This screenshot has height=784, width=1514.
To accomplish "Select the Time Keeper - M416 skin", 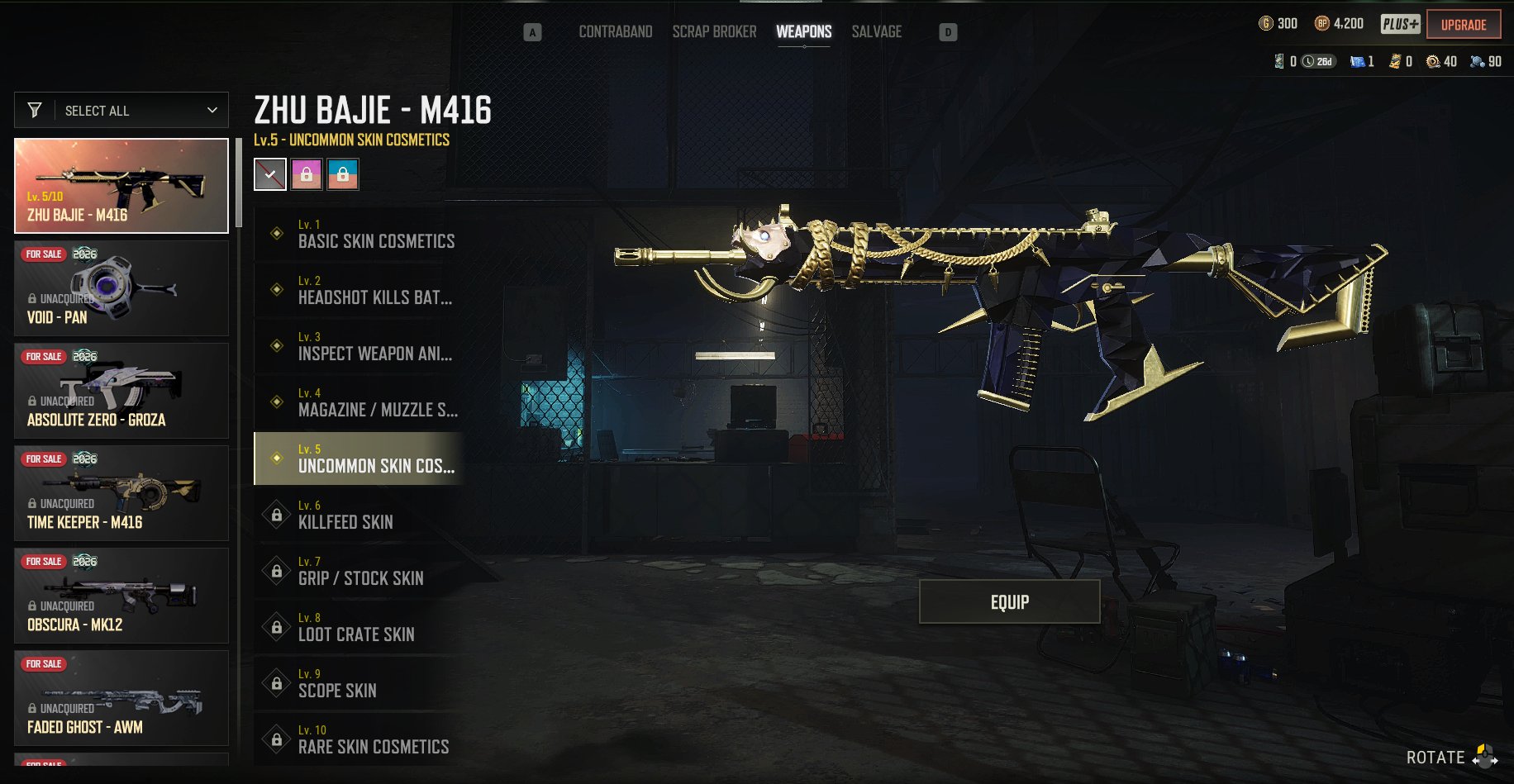I will (x=121, y=493).
